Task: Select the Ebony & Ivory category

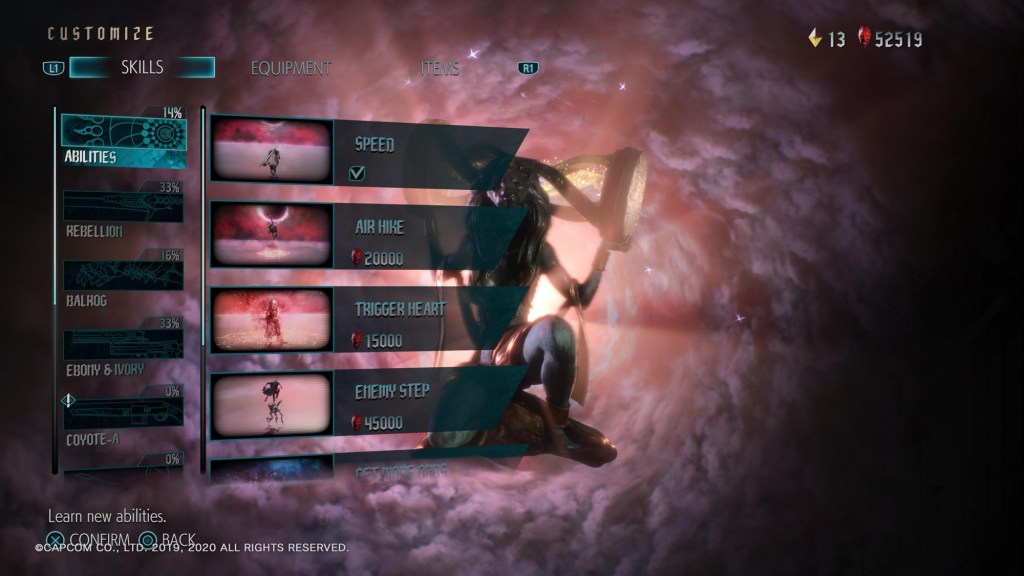Action: click(x=123, y=350)
